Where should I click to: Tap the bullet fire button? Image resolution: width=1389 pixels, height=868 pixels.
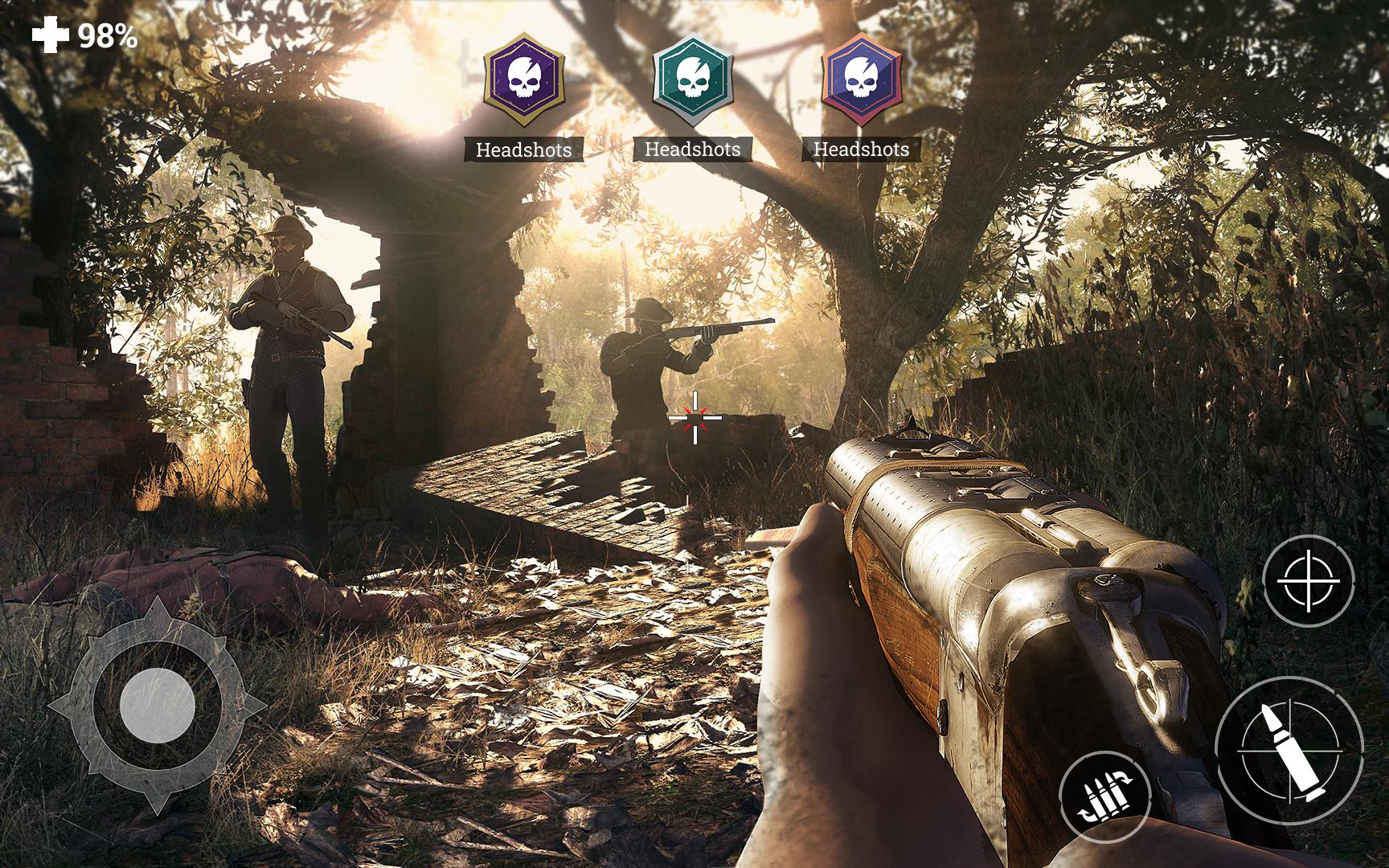[1289, 751]
